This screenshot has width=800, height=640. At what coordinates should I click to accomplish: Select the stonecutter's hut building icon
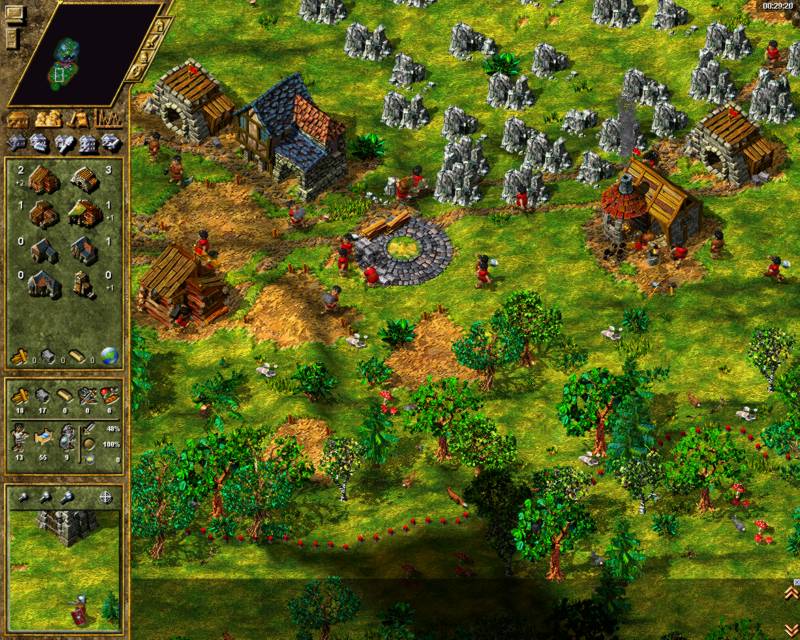pyautogui.click(x=85, y=180)
